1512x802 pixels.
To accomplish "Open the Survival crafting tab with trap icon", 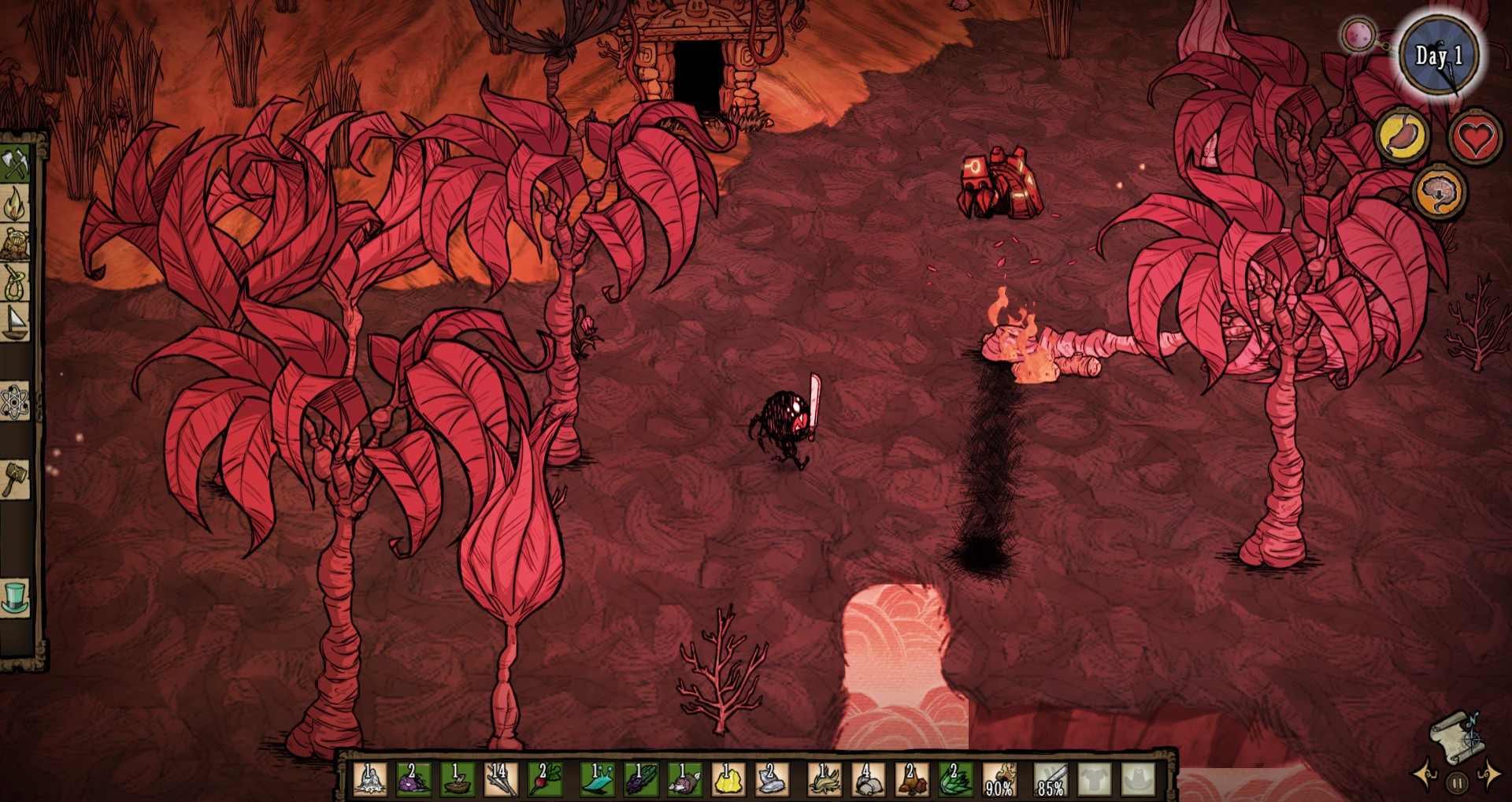I will 15,244.
